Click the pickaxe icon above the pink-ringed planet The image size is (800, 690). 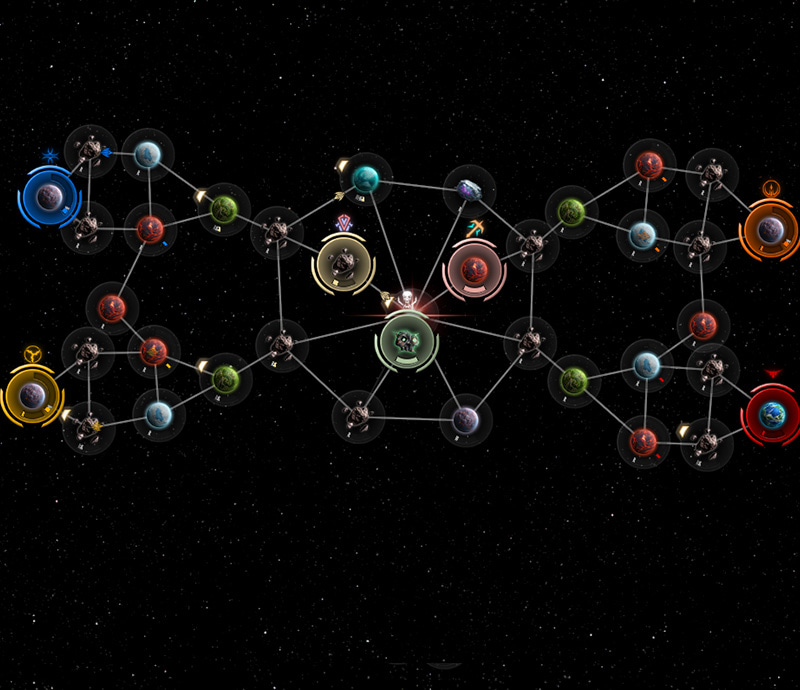point(480,227)
